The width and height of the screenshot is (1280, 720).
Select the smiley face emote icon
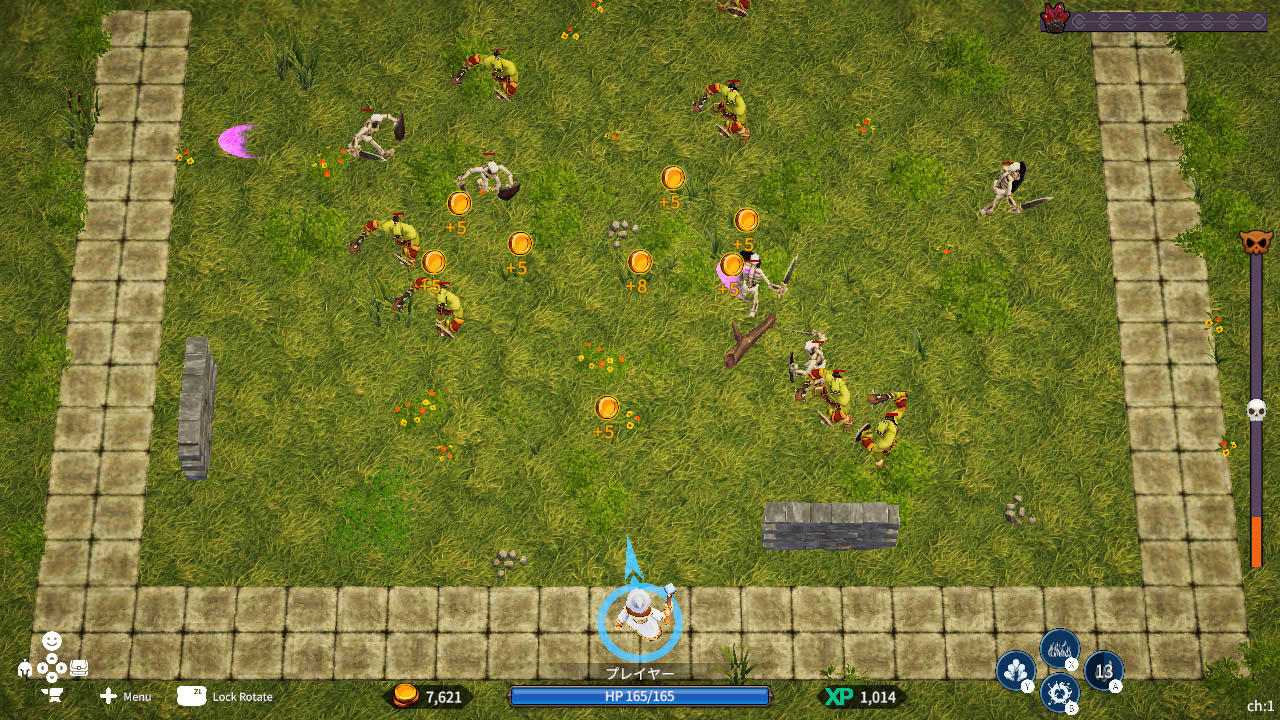coord(51,640)
